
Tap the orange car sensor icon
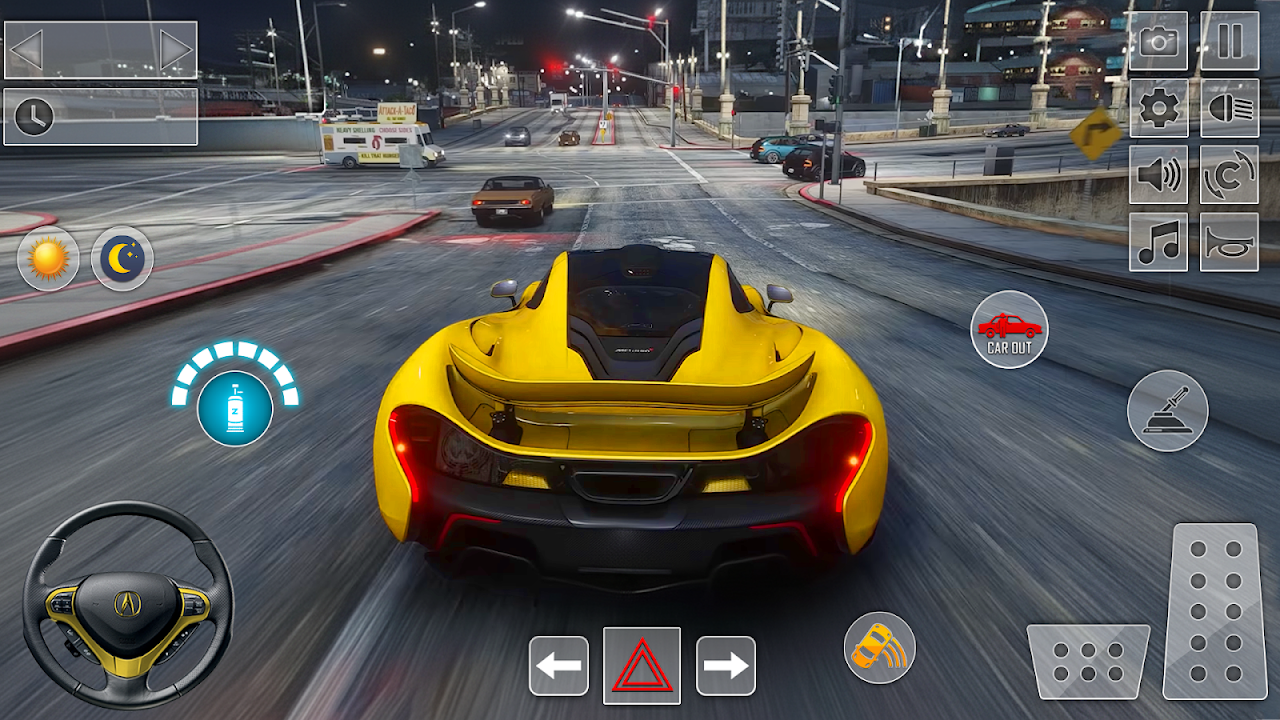pos(880,648)
